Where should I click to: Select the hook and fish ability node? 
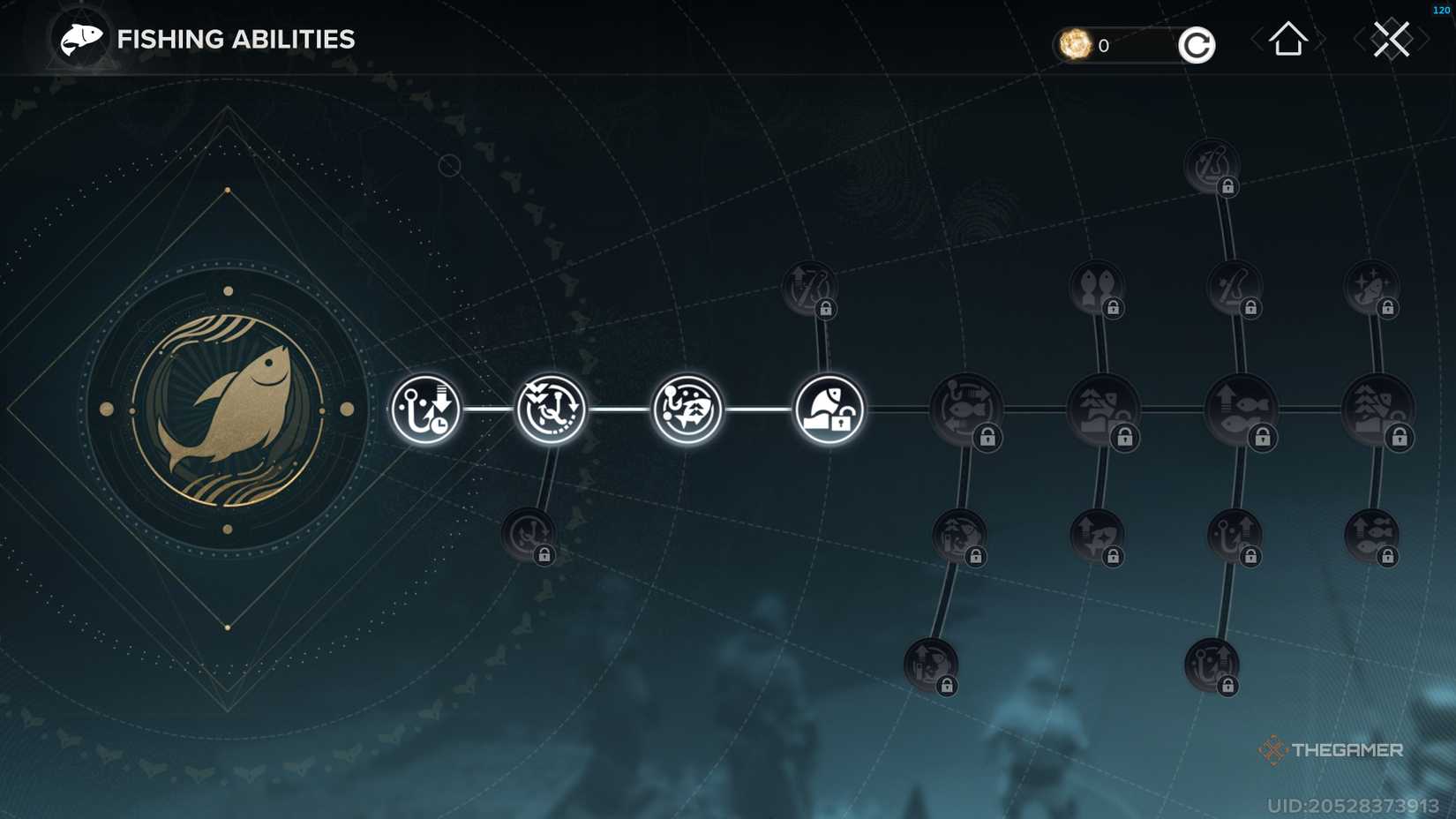coord(690,409)
